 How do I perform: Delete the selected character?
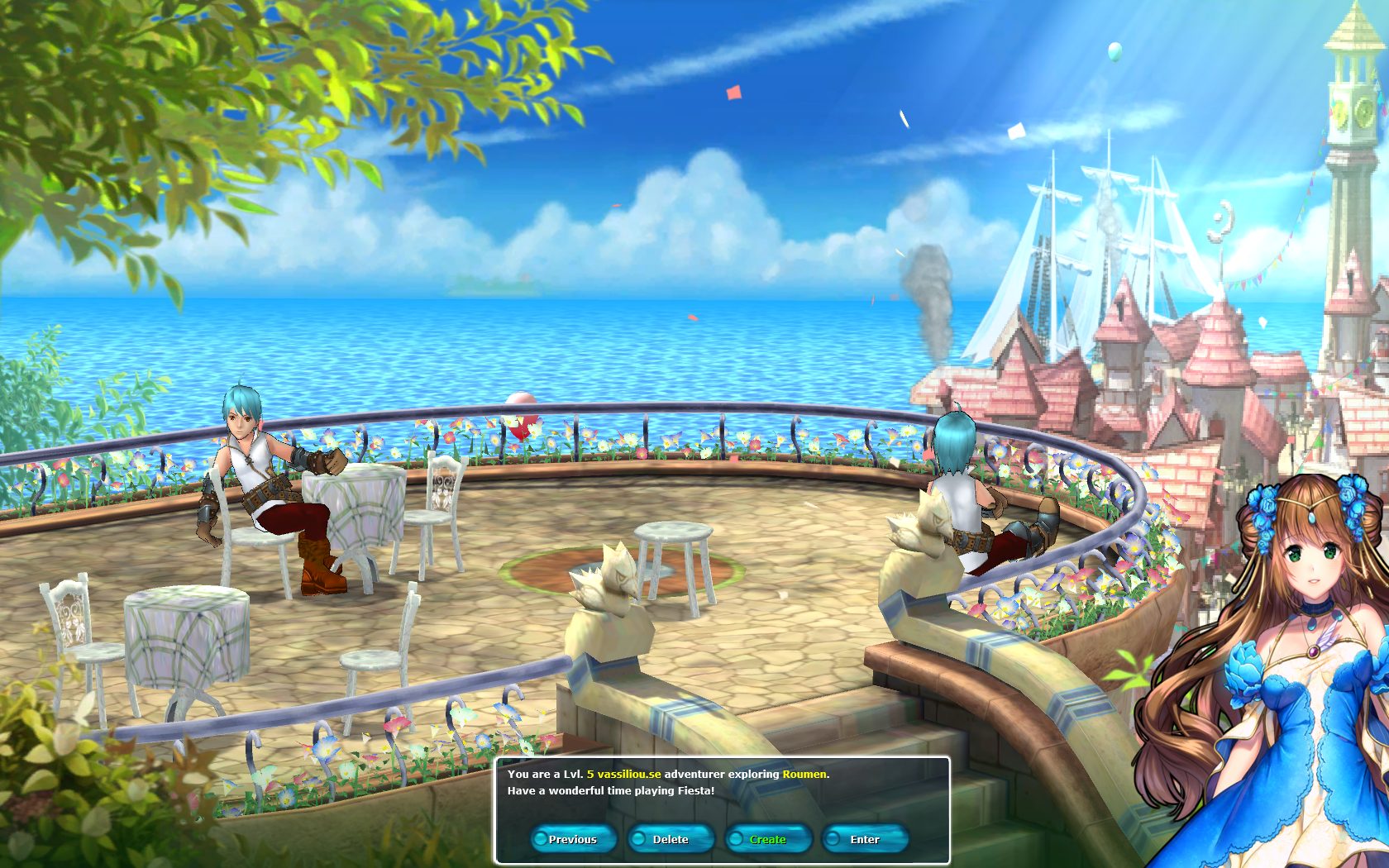click(x=671, y=839)
